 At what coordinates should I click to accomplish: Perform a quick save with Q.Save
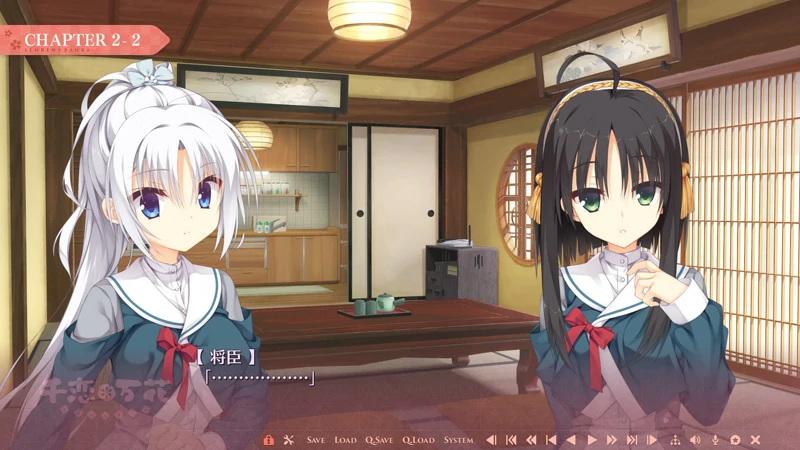click(379, 440)
